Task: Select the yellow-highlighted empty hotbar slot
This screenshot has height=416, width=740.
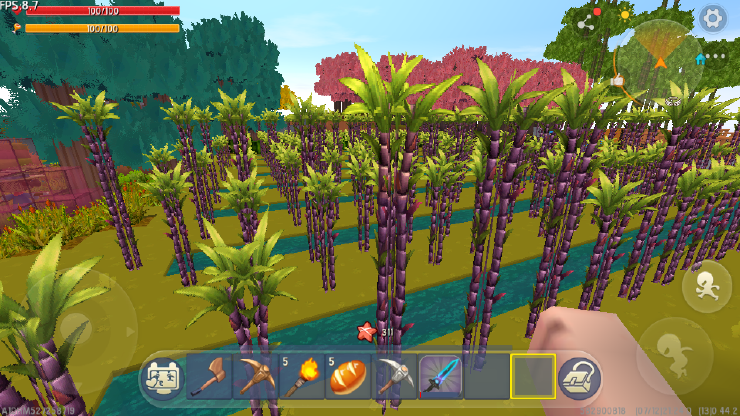Action: [532, 377]
